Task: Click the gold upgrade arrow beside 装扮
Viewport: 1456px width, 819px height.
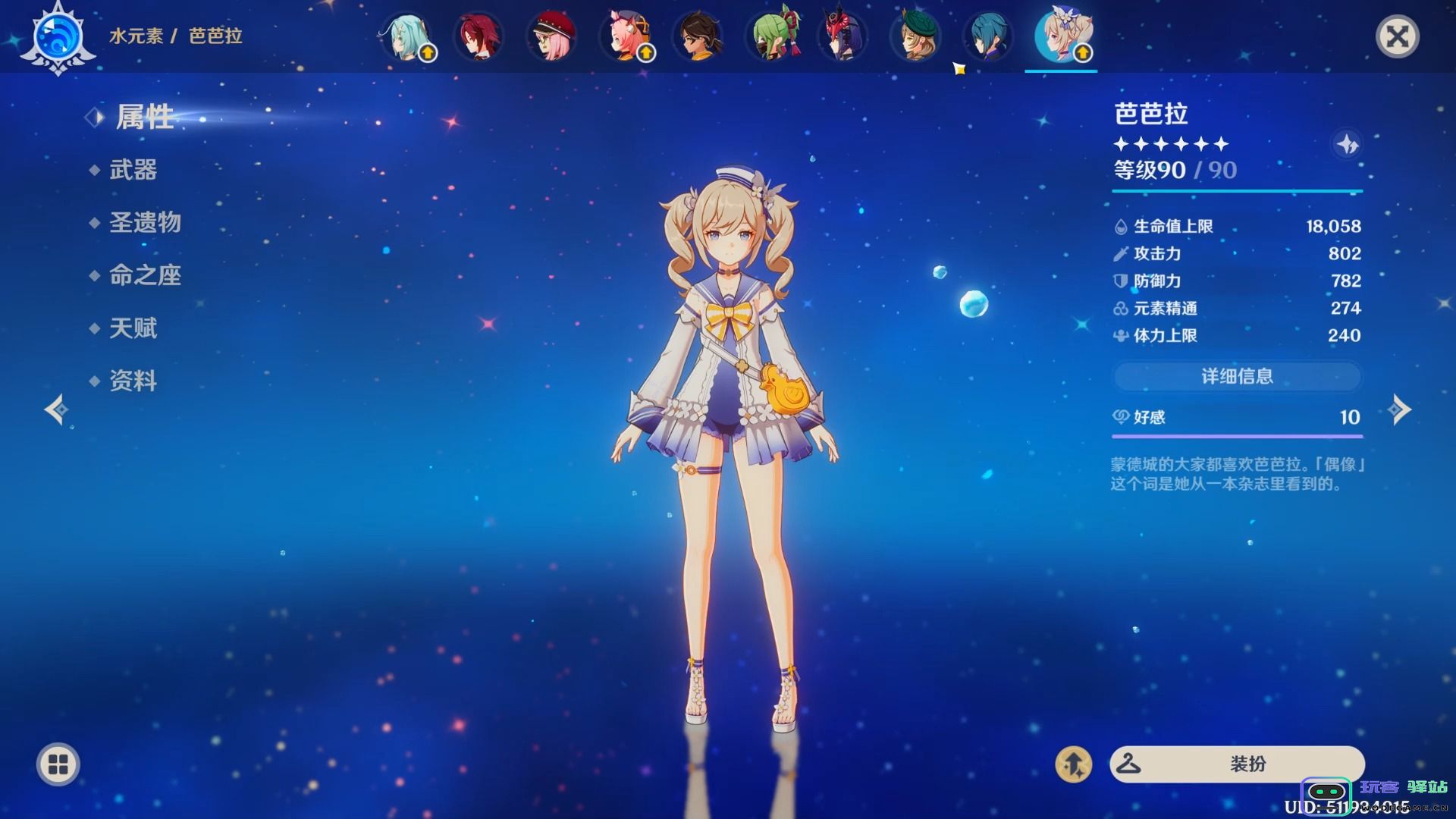Action: (1073, 764)
